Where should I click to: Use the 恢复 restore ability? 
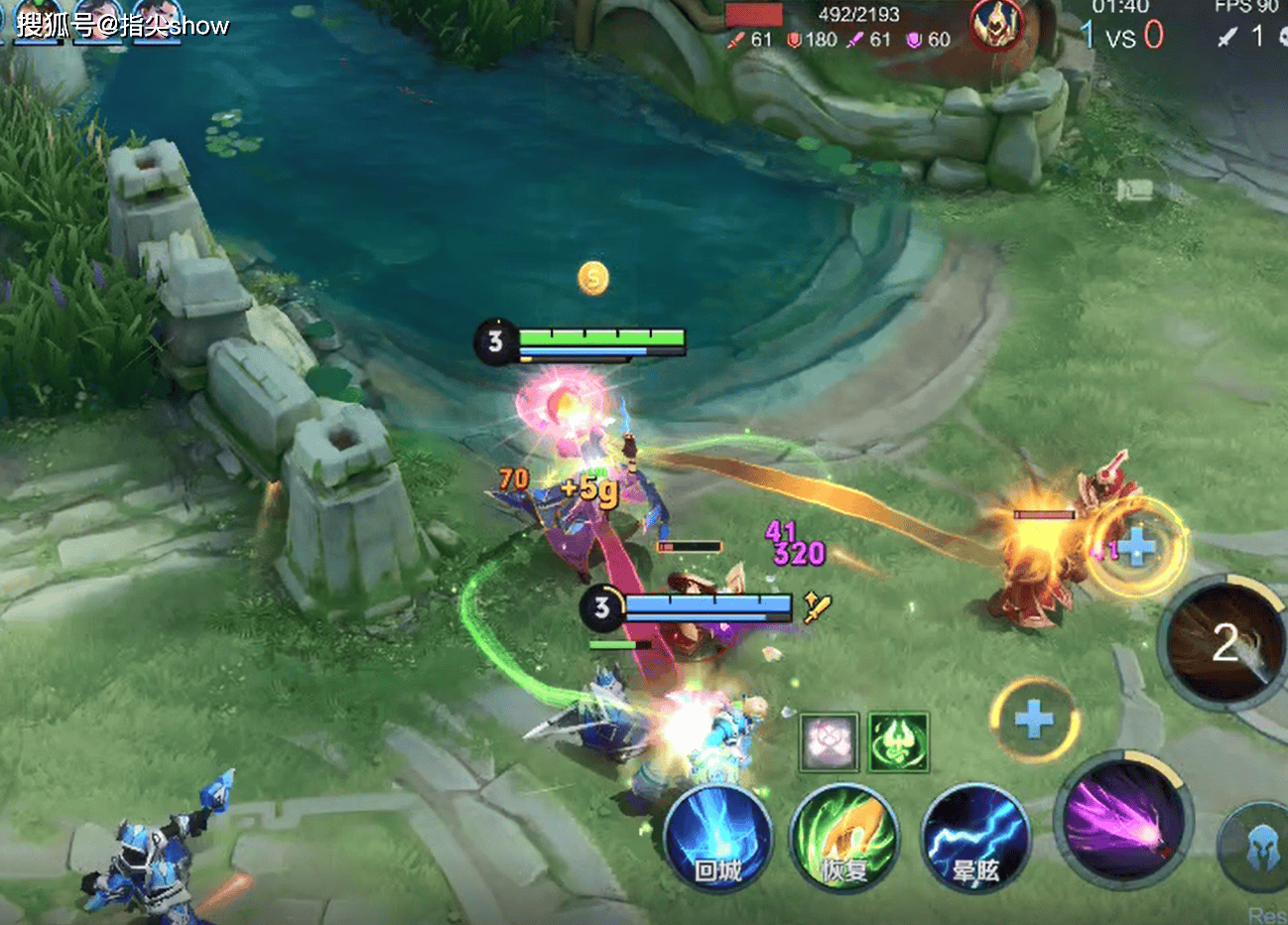coord(844,837)
